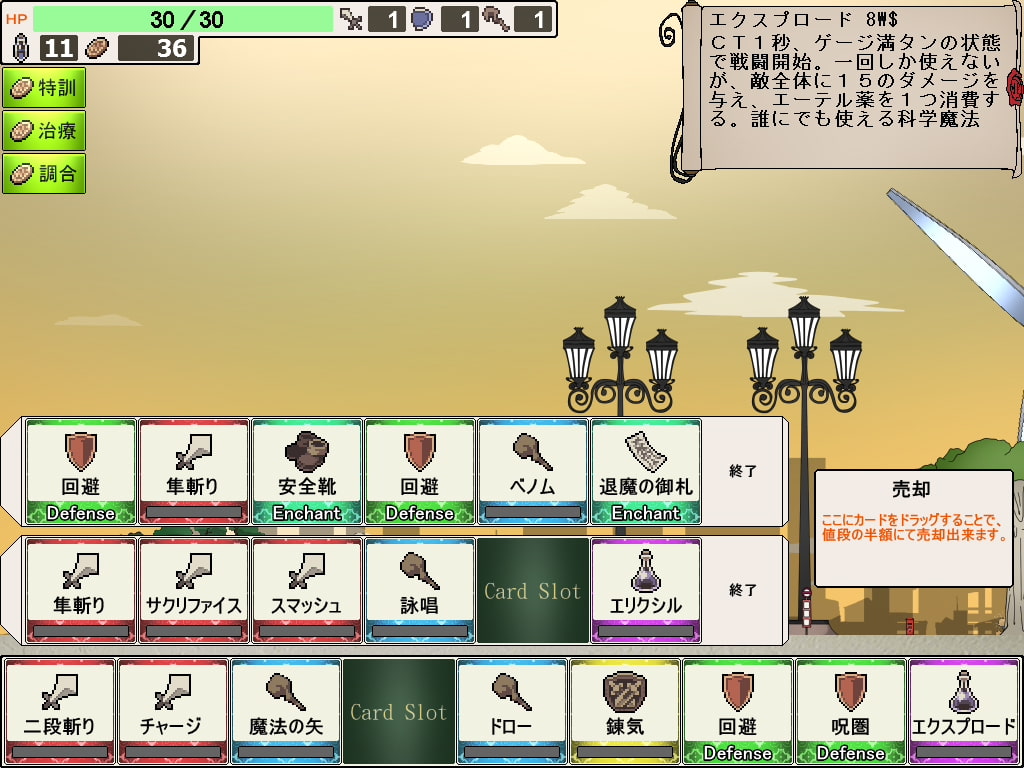The height and width of the screenshot is (768, 1024).
Task: Open the 特訓 training button
Action: tap(44, 88)
